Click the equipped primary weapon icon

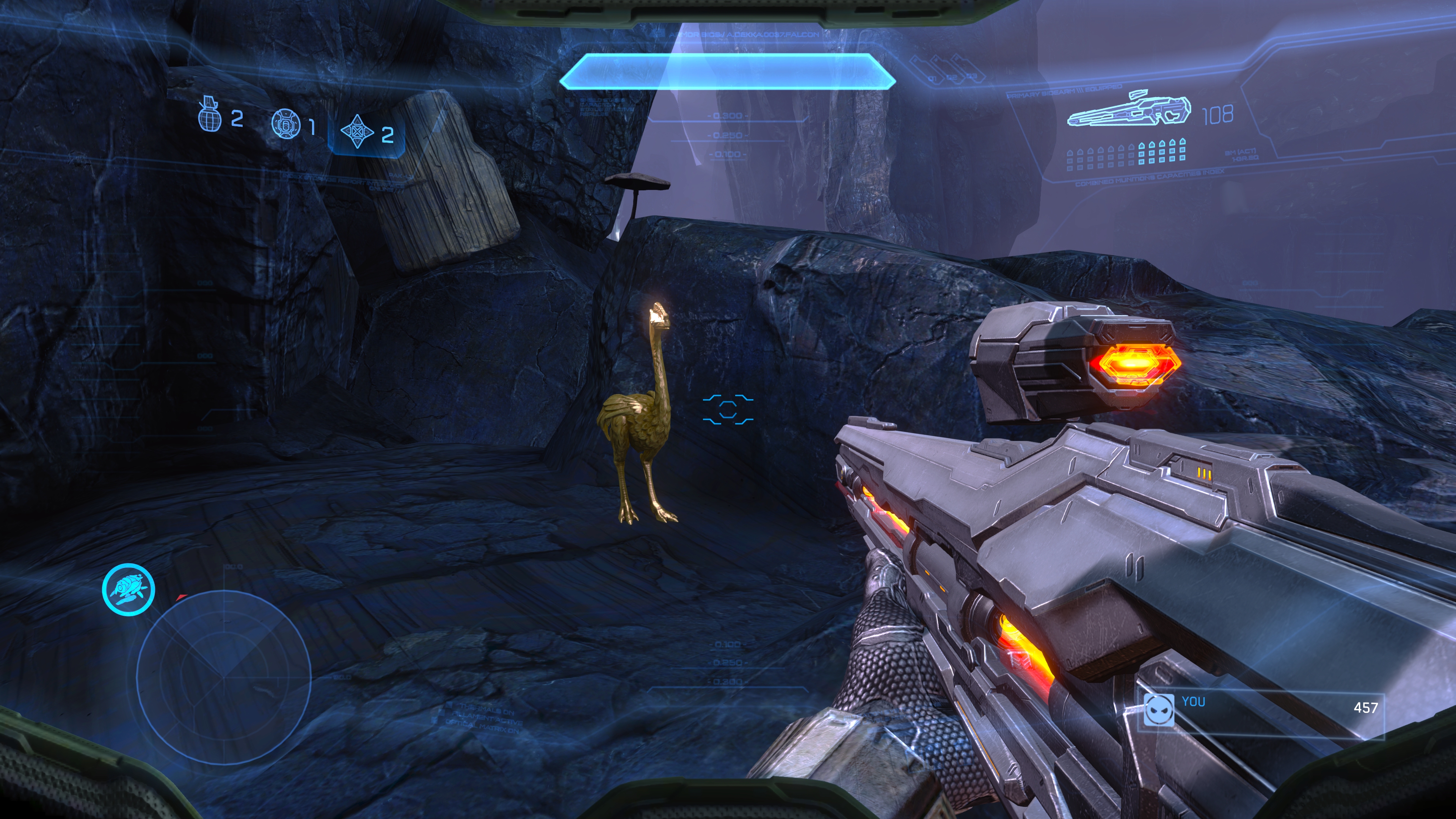(x=1129, y=112)
